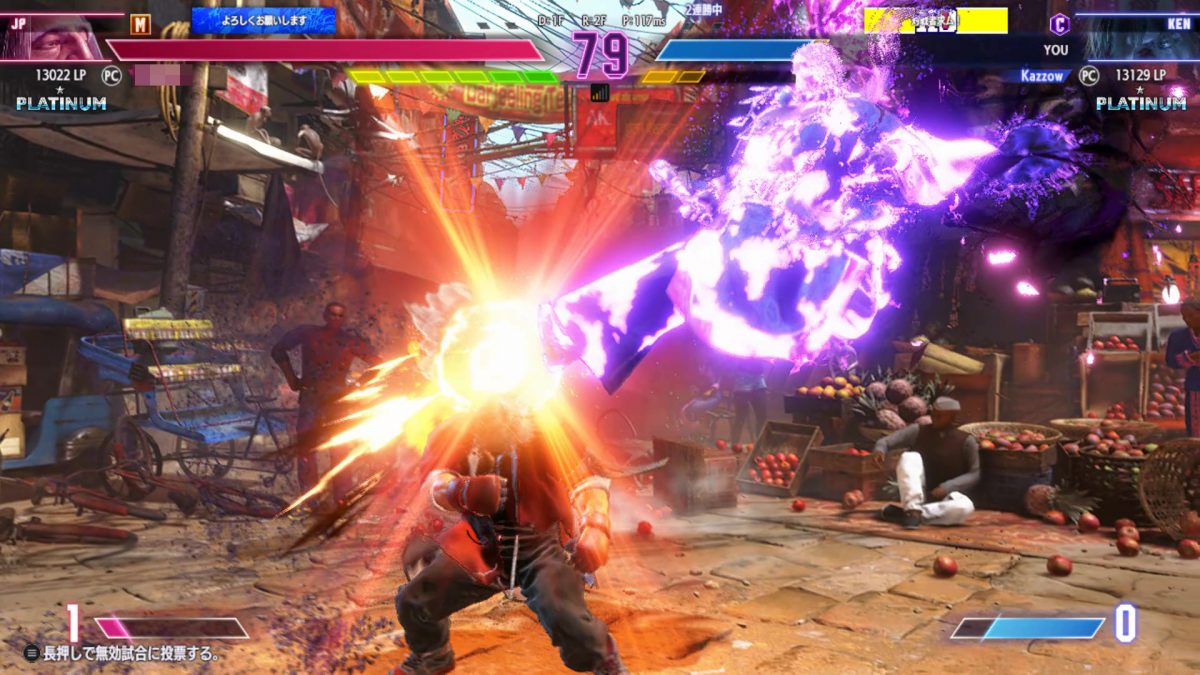Select the Classic control type C icon
This screenshot has height=675, width=1200.
[x=1059, y=25]
